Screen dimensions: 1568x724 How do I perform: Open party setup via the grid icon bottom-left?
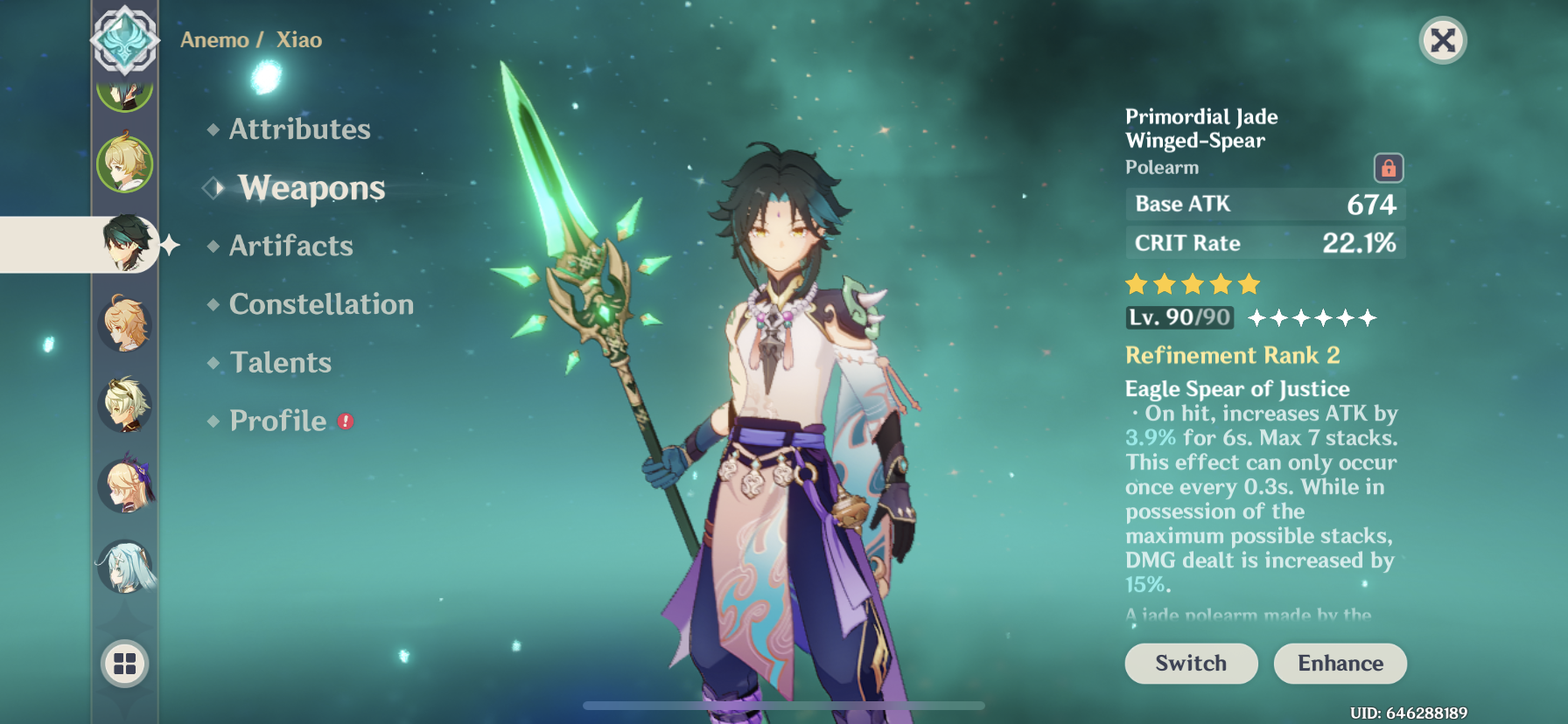125,665
